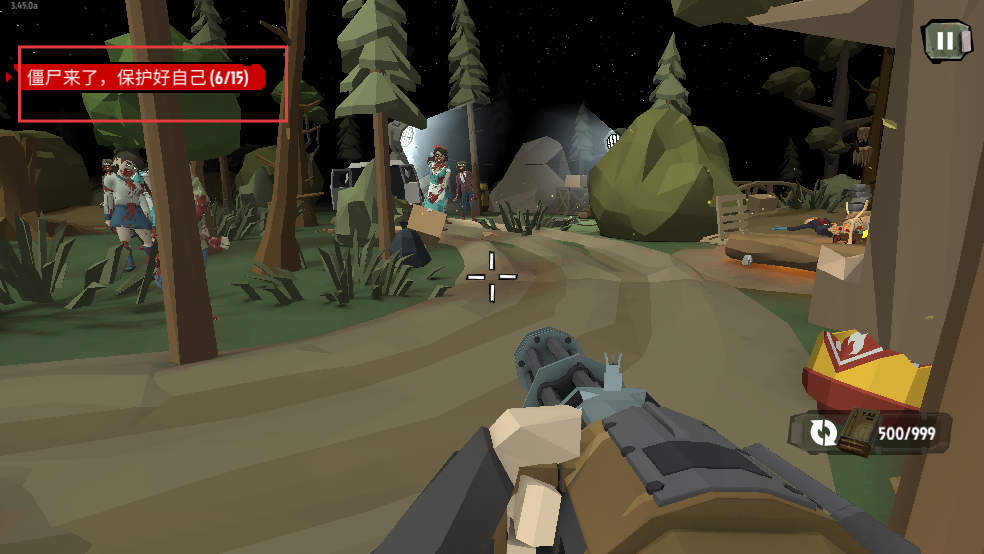984x554 pixels.
Task: Tap the reload ammo button
Action: [x=824, y=432]
